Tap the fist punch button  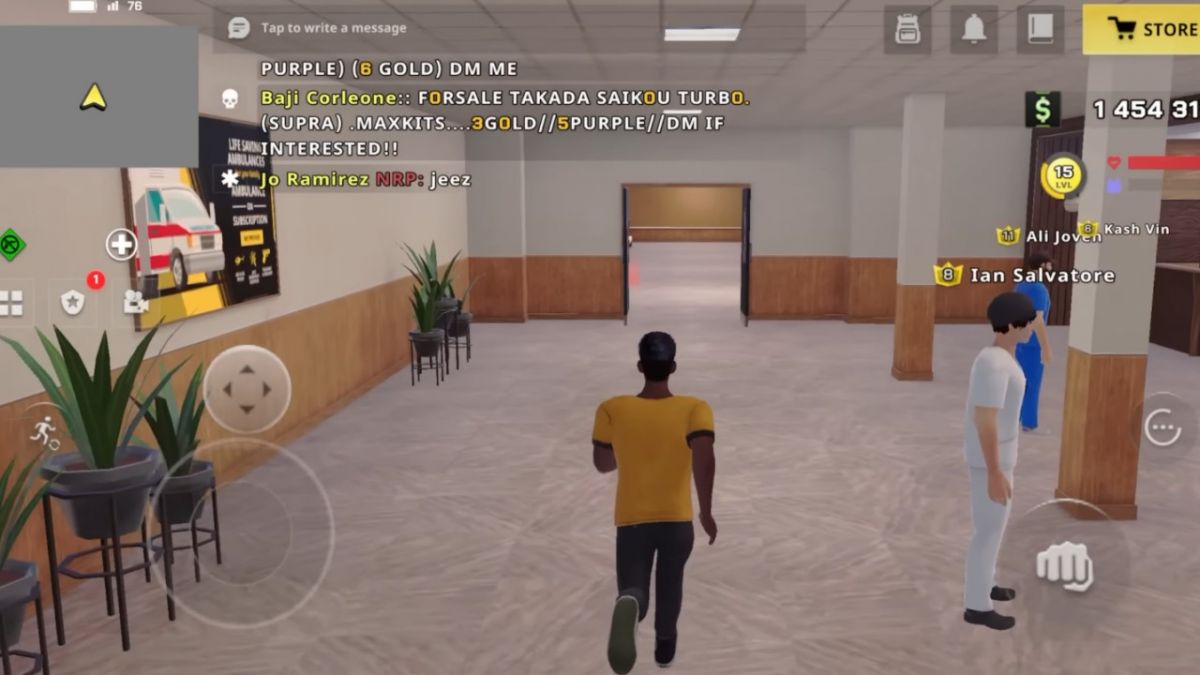coord(1064,566)
